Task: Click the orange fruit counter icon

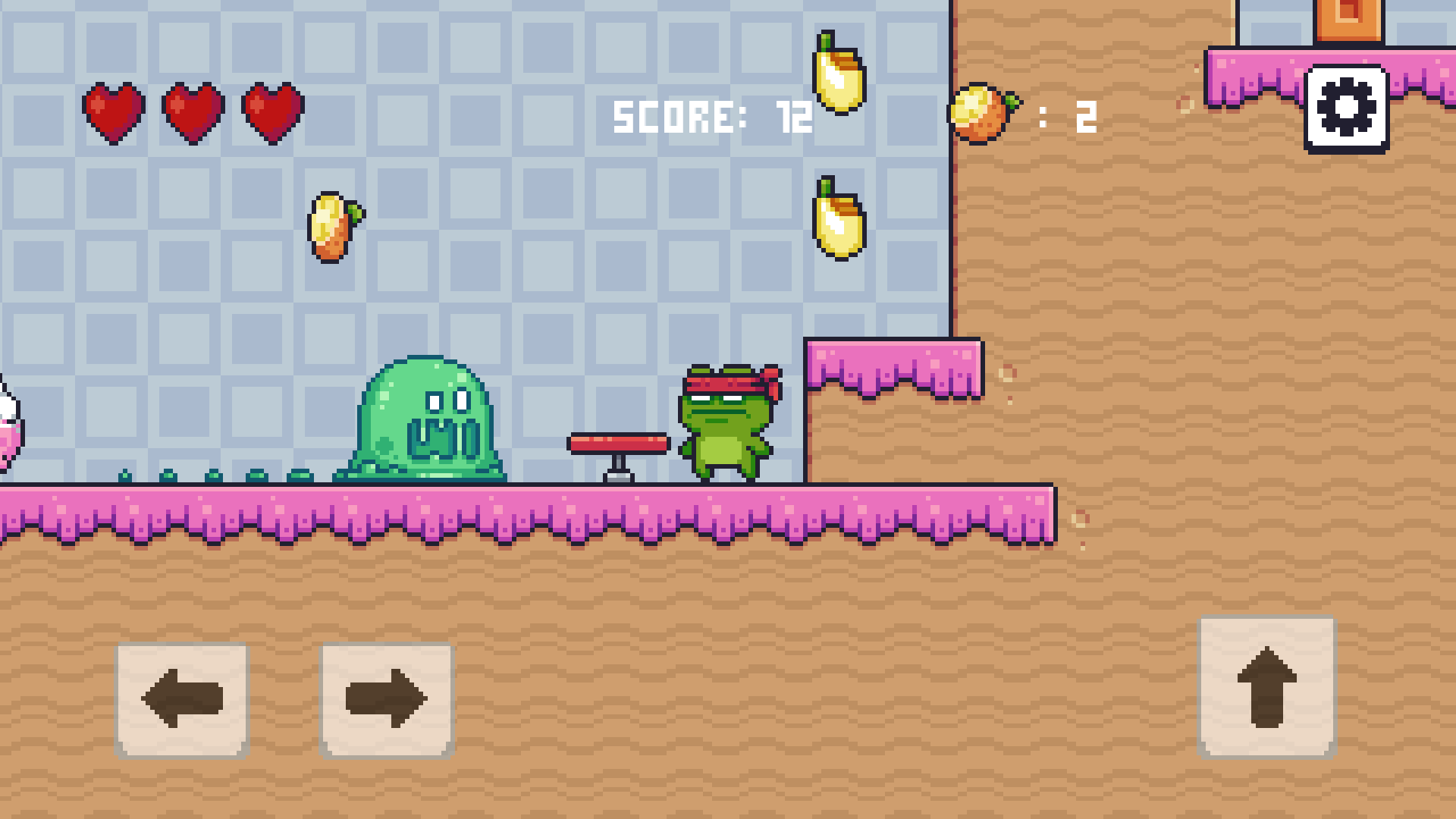Action: (983, 115)
